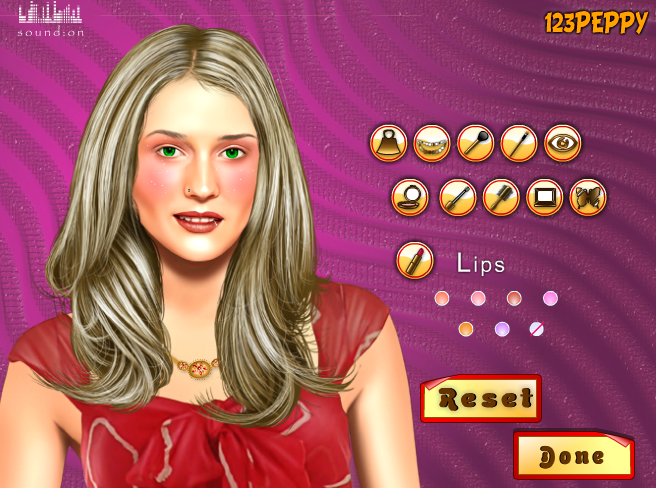Open the eye color category icon
Image resolution: width=656 pixels, height=488 pixels.
click(563, 143)
